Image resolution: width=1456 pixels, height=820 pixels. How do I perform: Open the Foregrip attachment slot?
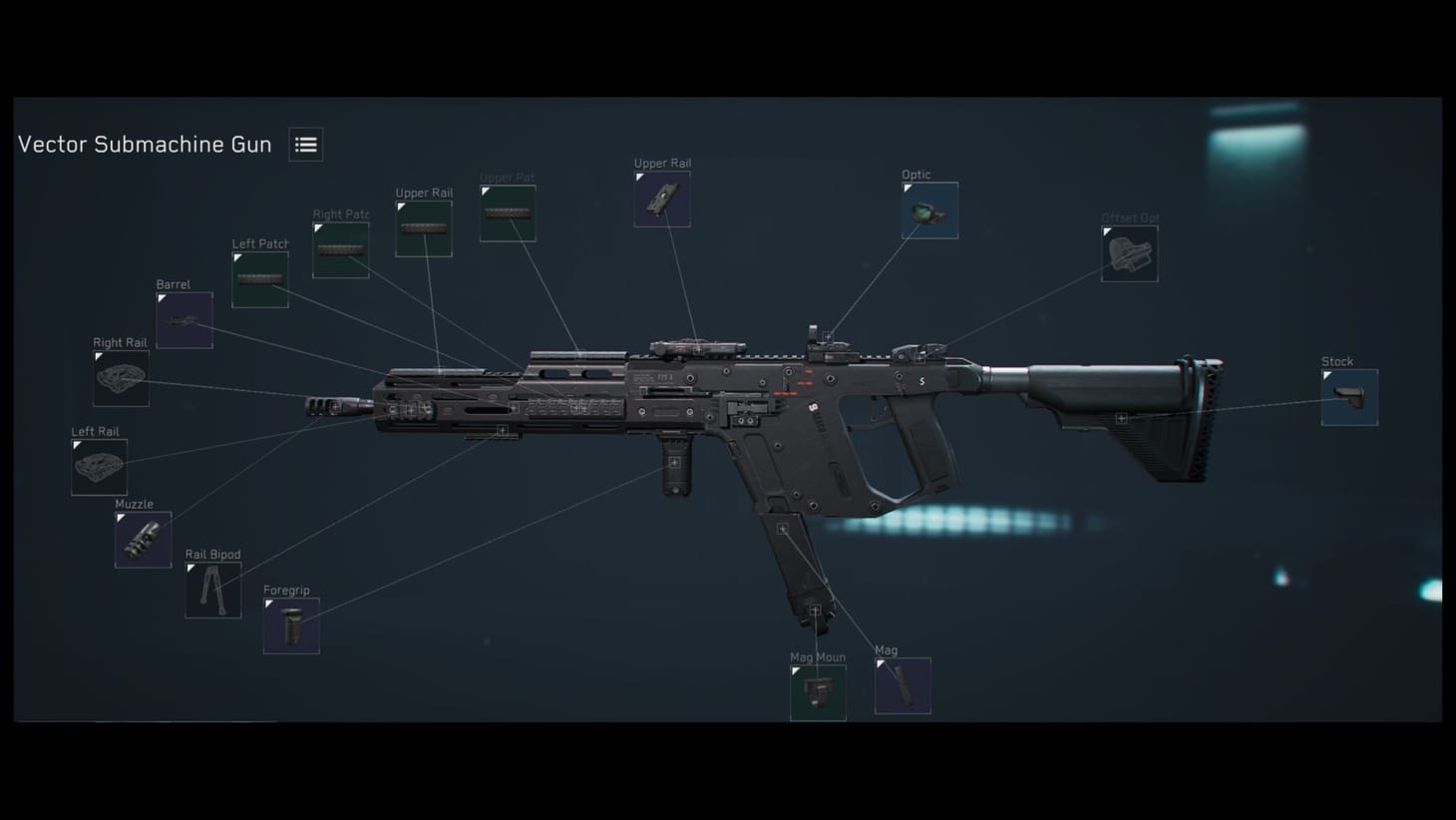290,625
